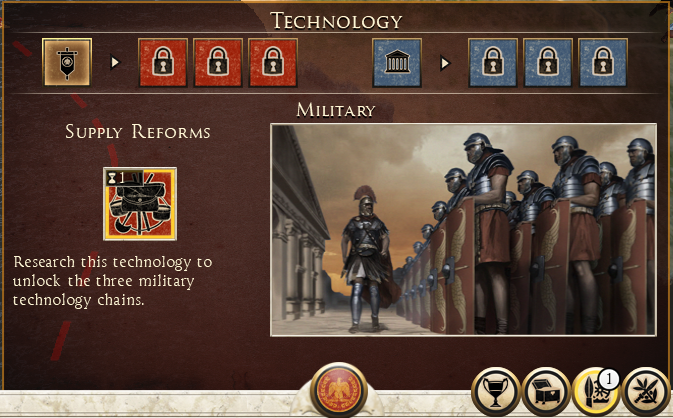
Task: Open the trophy cup objectives panel
Action: [x=497, y=393]
